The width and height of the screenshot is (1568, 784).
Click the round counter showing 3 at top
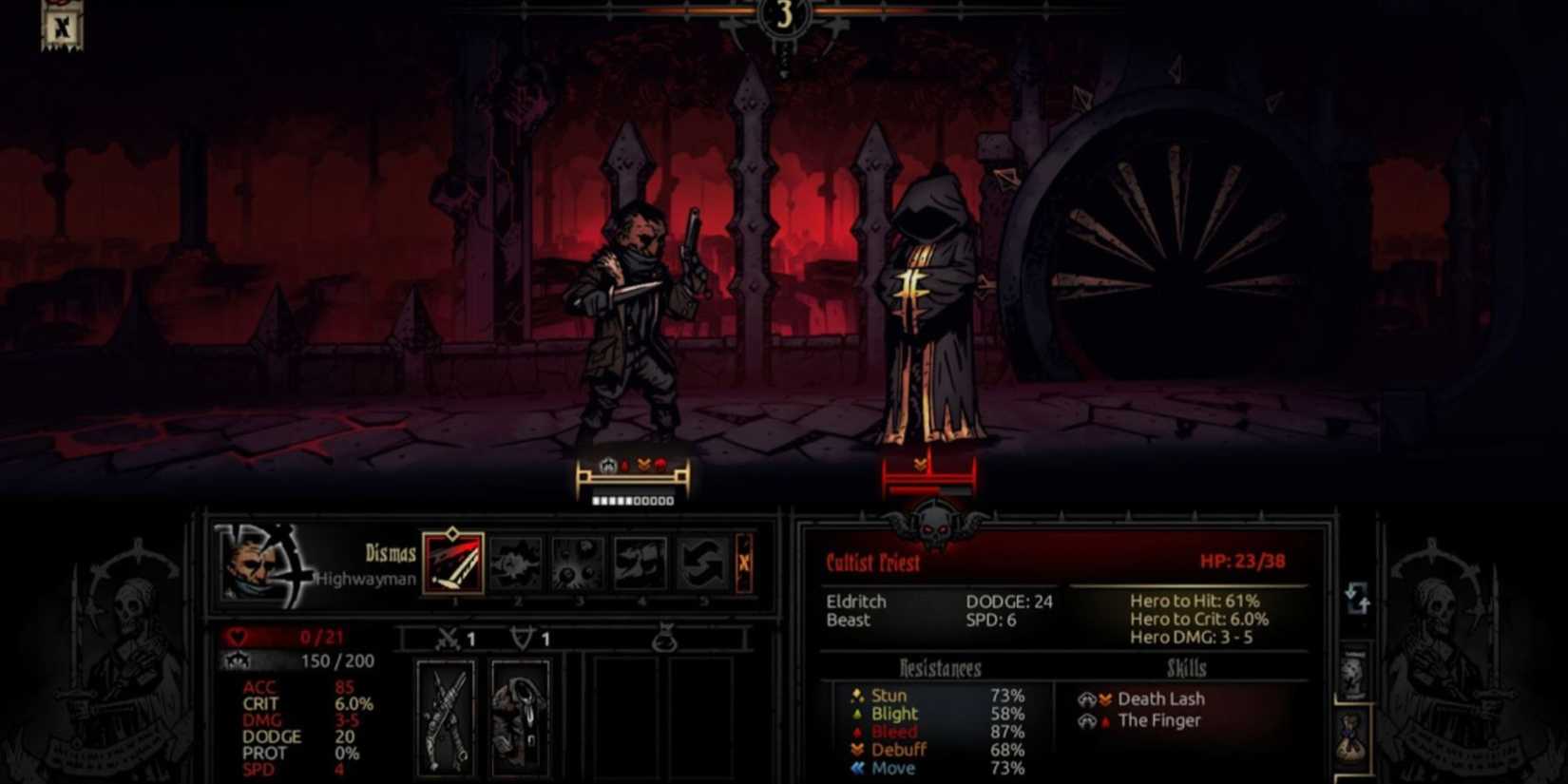tap(782, 15)
